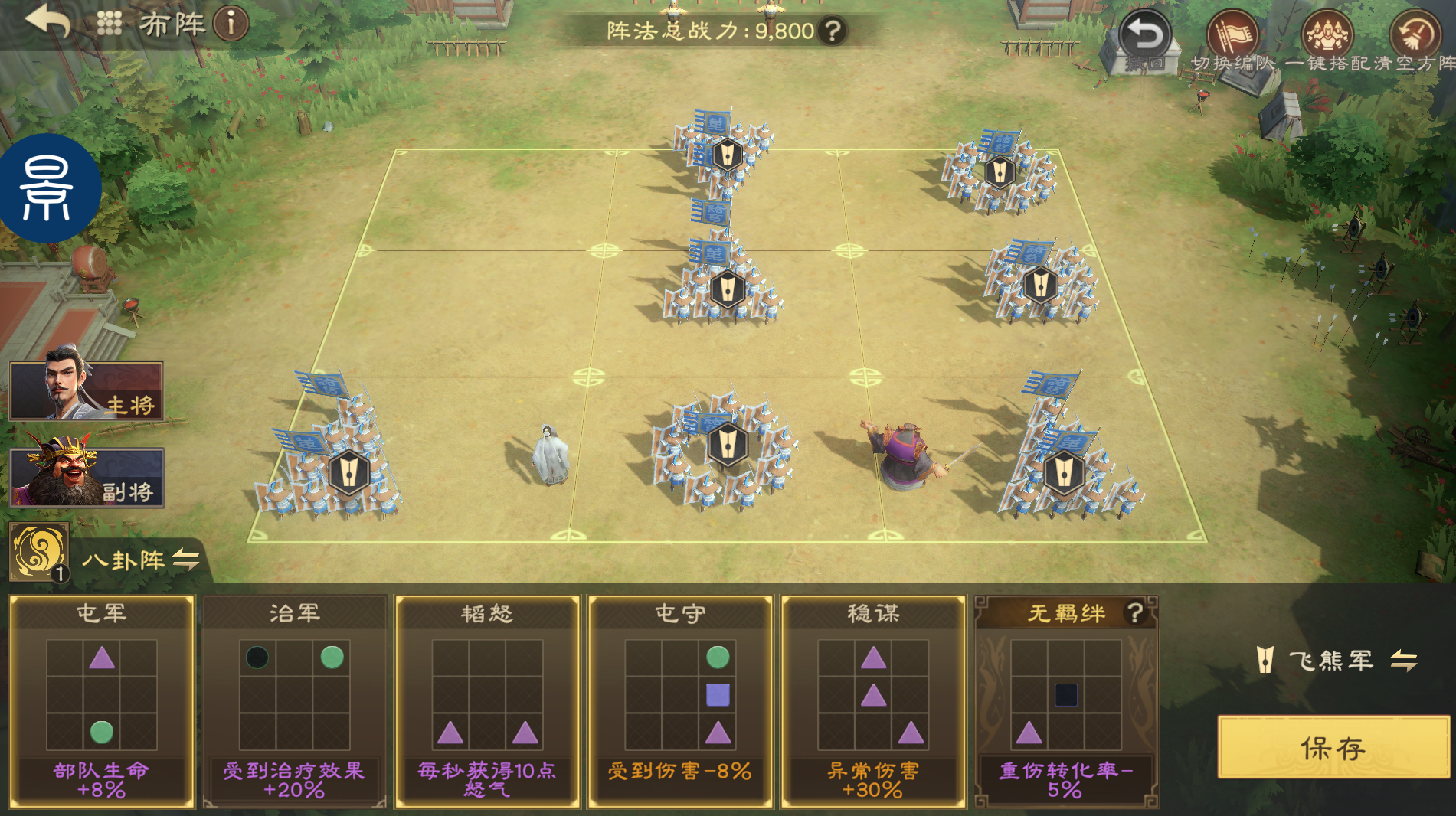Open the 布阵 formation info icon
Image resolution: width=1456 pixels, height=816 pixels.
(x=231, y=24)
